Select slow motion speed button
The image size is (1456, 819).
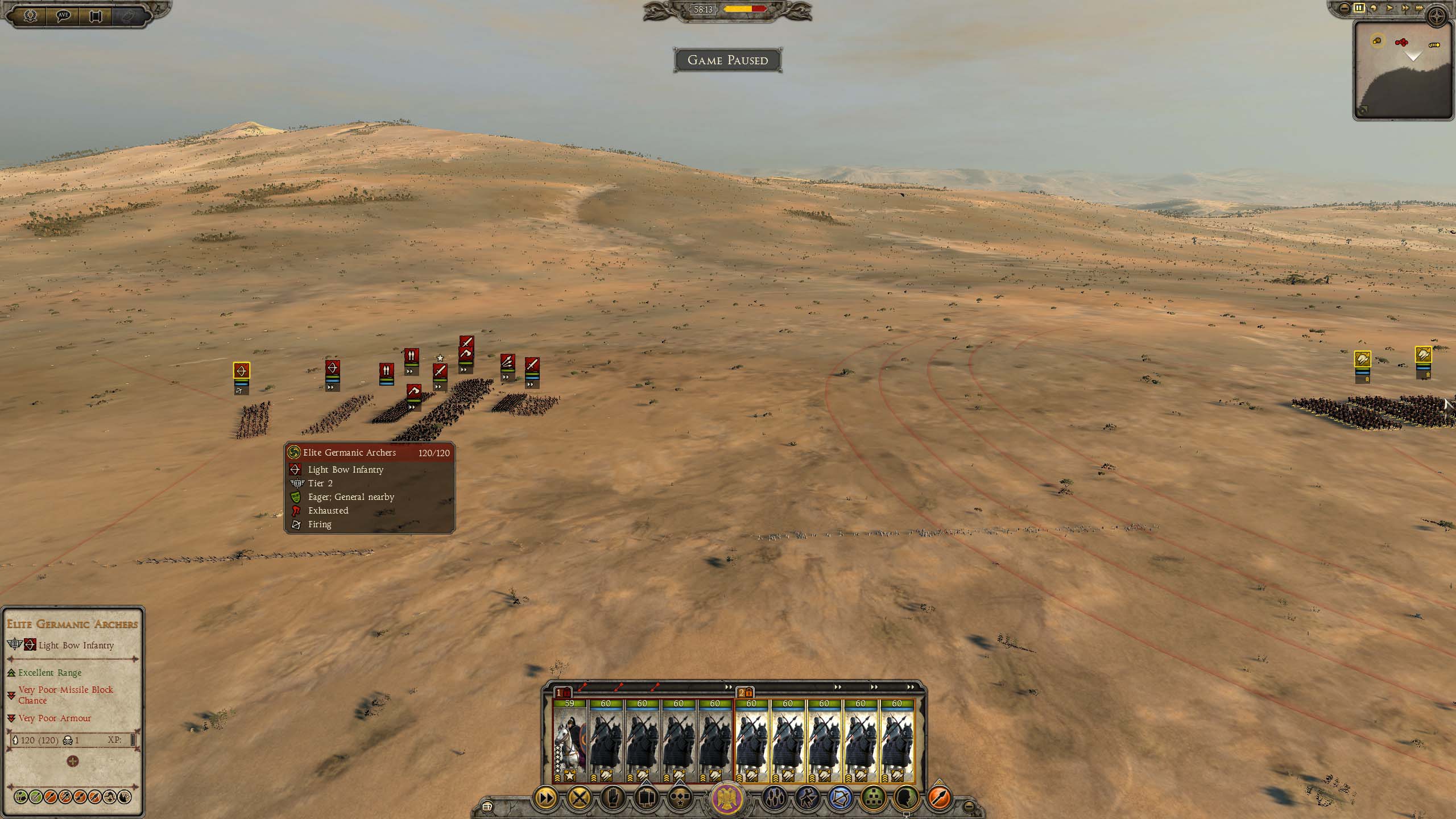[x=1372, y=8]
